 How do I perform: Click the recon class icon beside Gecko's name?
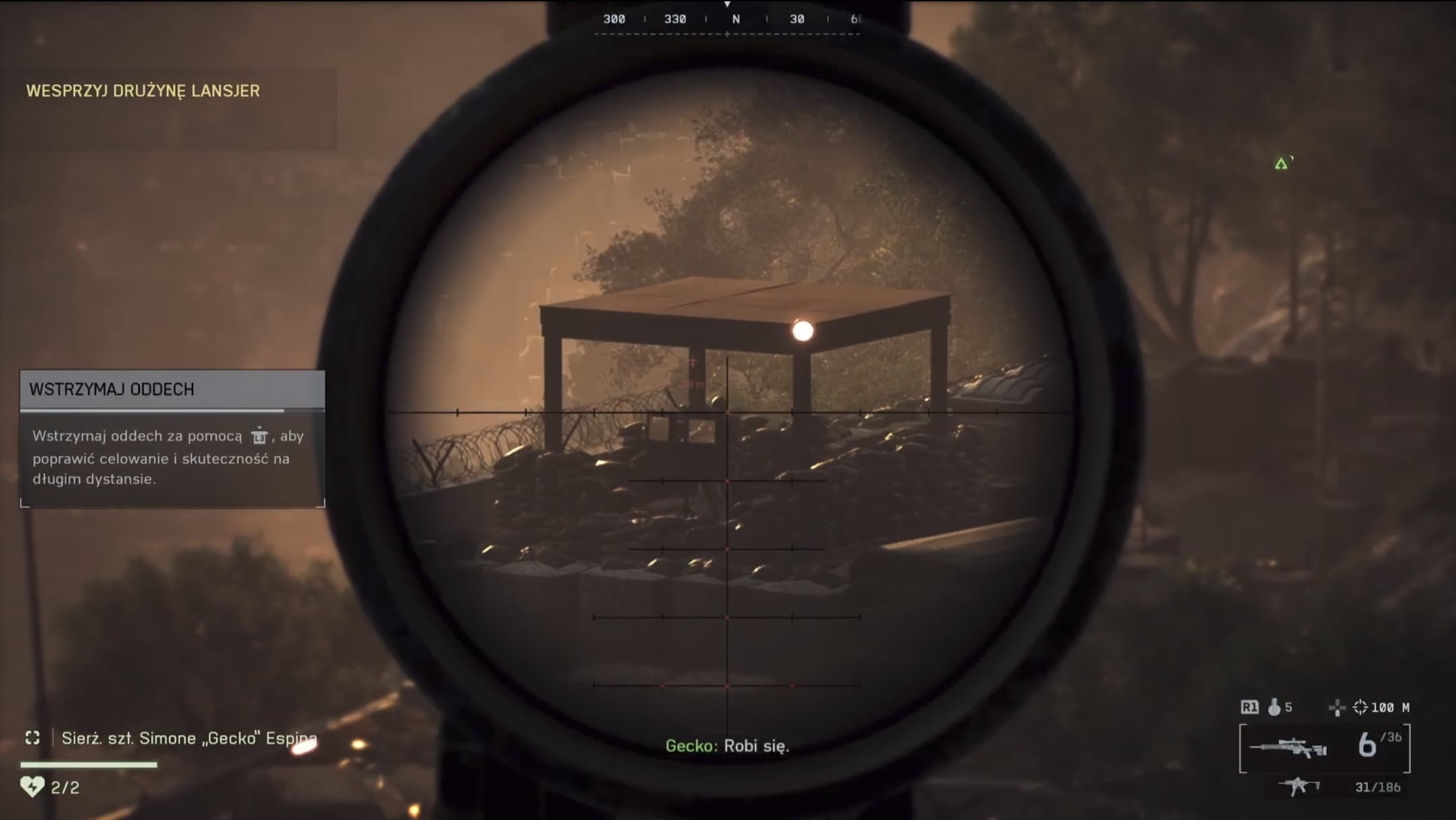32,738
